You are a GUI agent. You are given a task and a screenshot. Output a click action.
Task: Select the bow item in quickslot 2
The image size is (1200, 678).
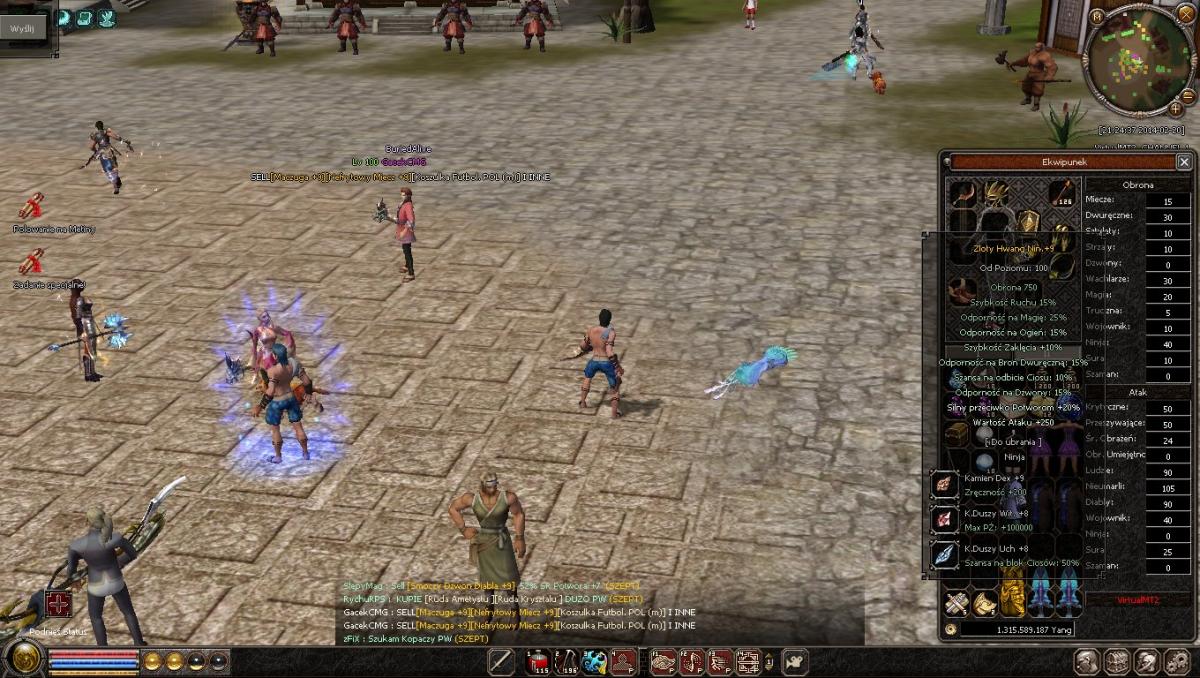coord(567,661)
